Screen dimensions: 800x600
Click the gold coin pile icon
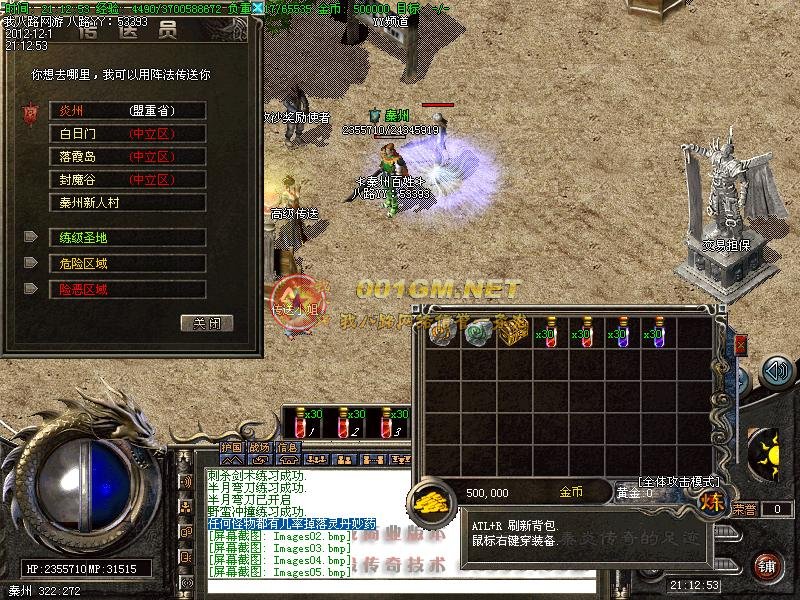[x=431, y=499]
